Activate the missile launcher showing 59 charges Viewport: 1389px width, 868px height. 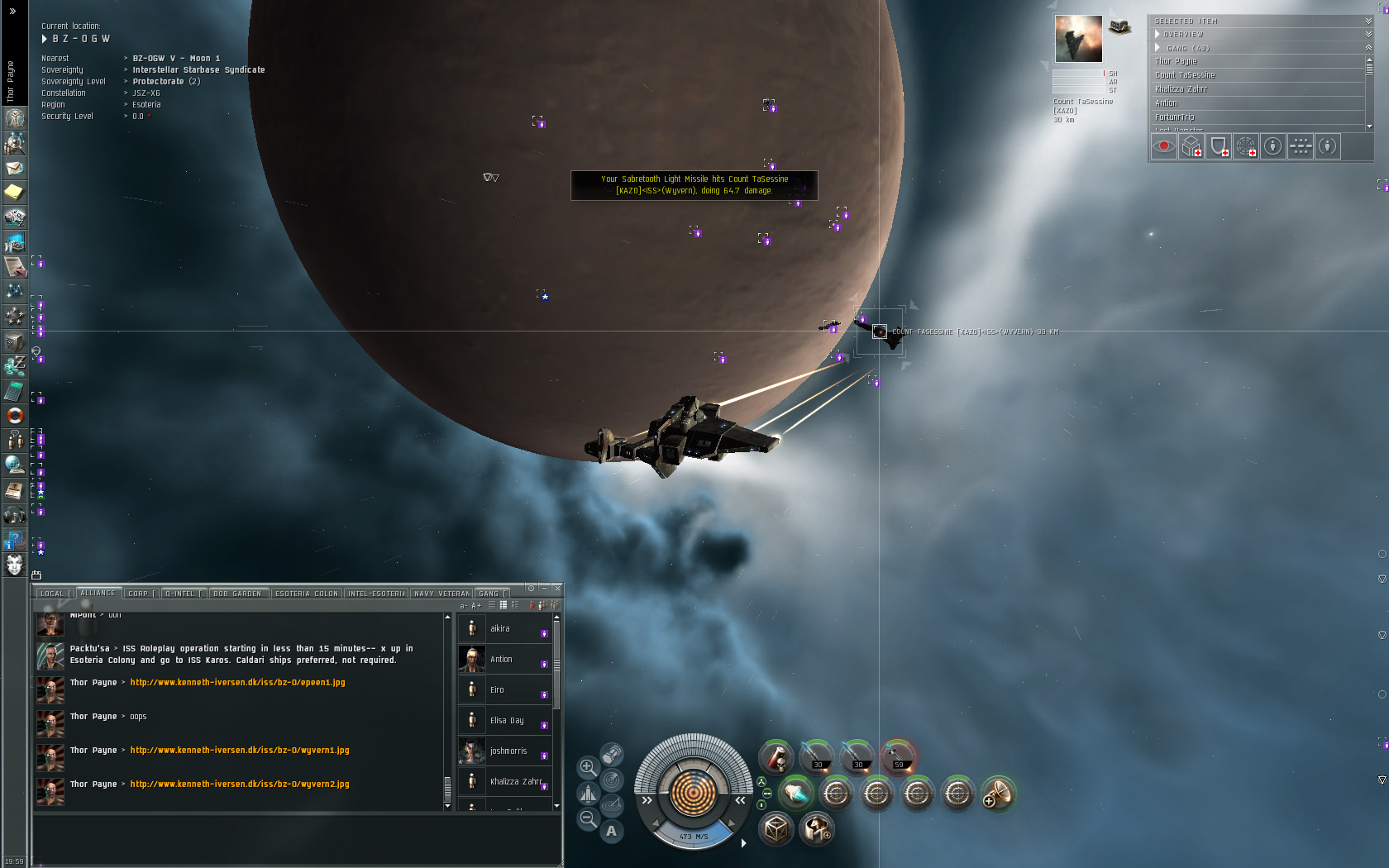click(898, 756)
